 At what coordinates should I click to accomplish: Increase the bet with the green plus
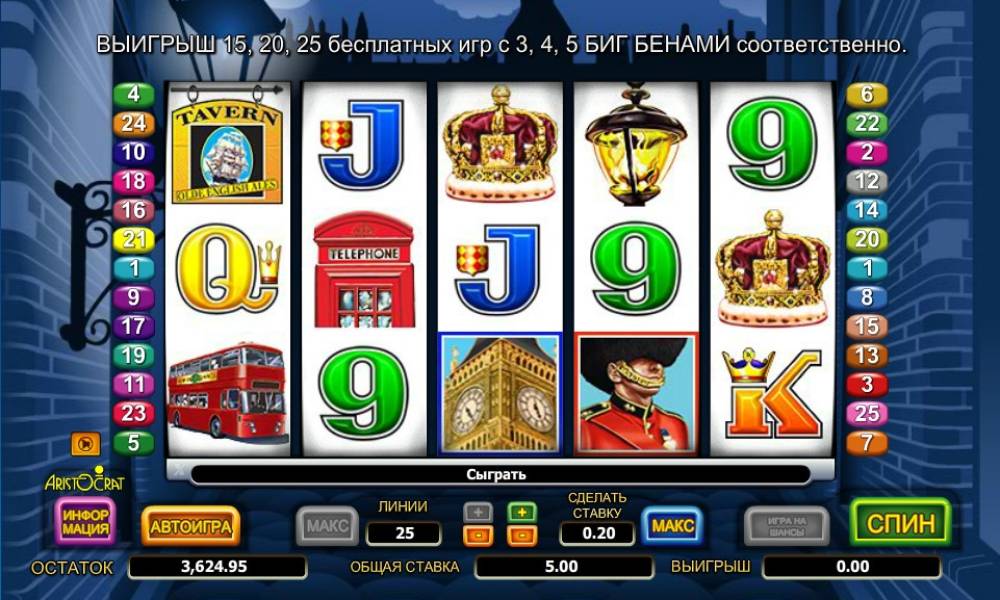[522, 512]
